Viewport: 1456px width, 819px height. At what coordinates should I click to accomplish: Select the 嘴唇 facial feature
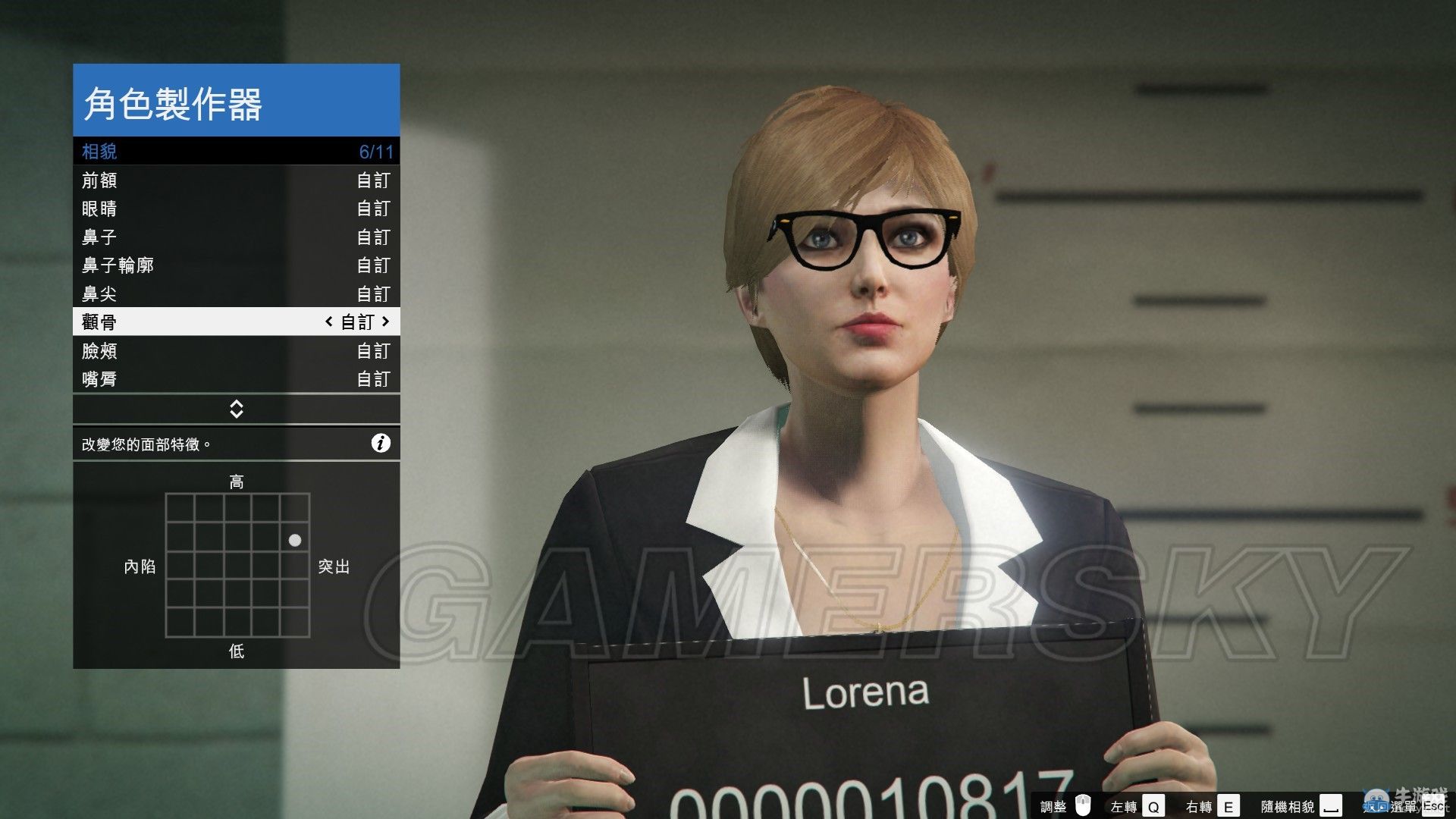(x=236, y=379)
